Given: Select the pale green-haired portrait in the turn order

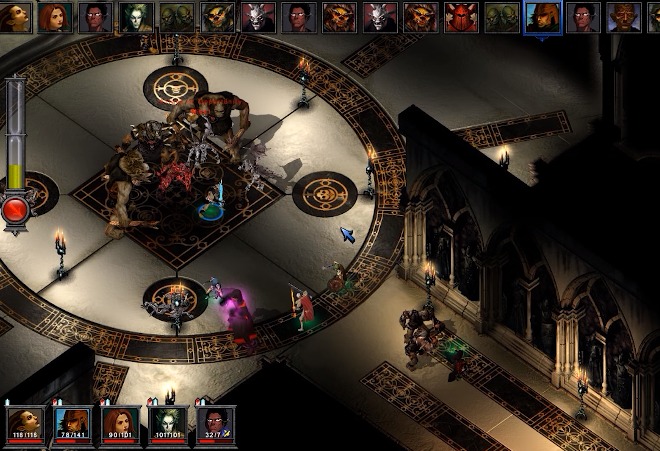Looking at the screenshot, I should pyautogui.click(x=136, y=17).
